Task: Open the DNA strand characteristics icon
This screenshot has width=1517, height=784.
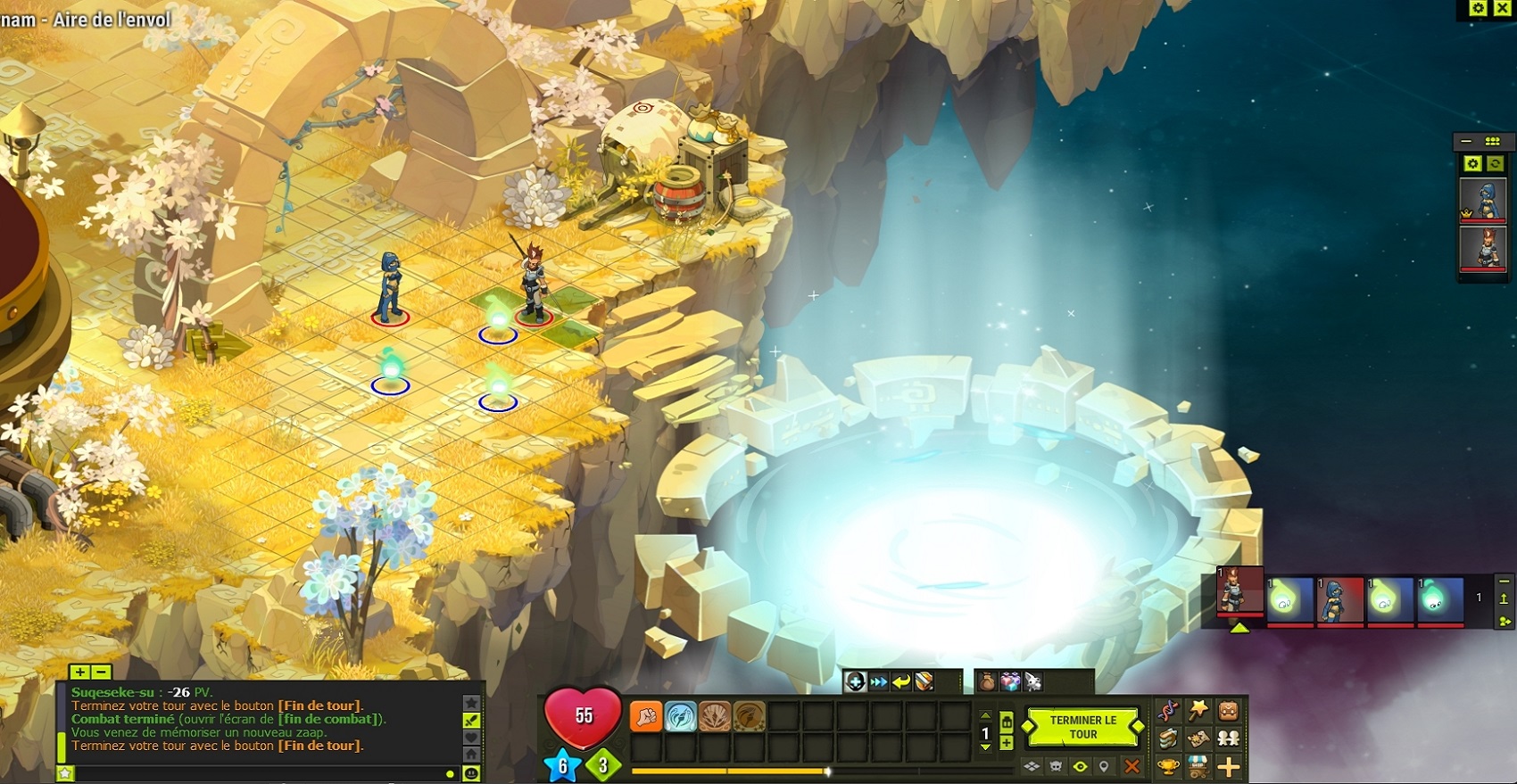Action: coord(1167,711)
